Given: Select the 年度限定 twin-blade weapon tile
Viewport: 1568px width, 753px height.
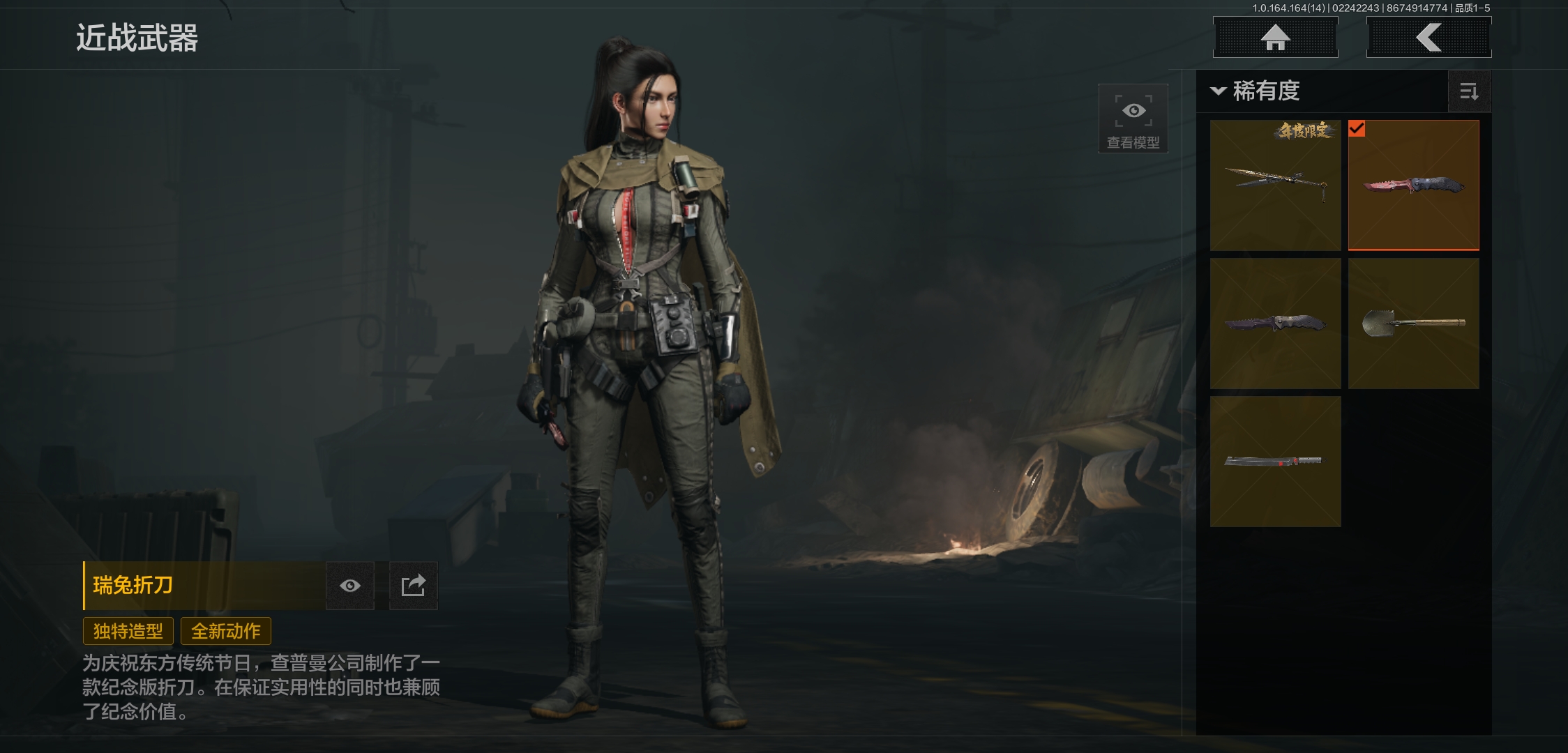Looking at the screenshot, I should coord(1275,185).
